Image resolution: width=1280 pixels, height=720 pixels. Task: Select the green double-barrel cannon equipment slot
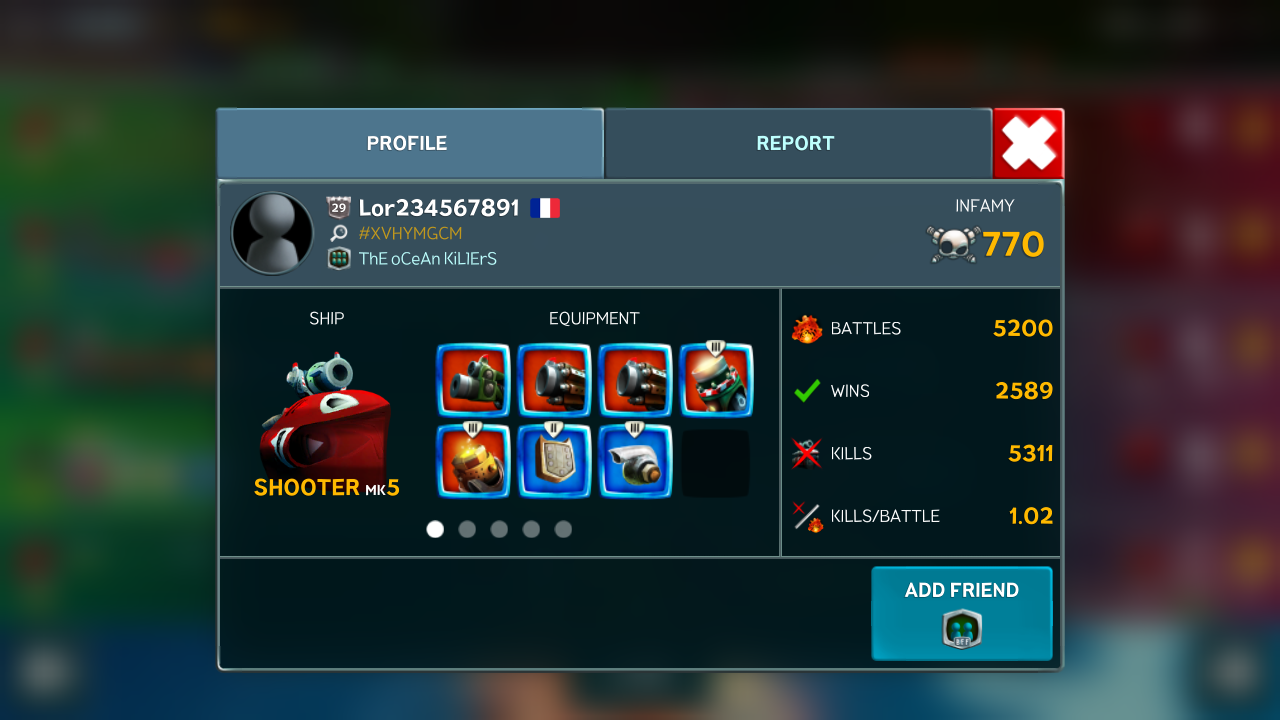pos(473,380)
